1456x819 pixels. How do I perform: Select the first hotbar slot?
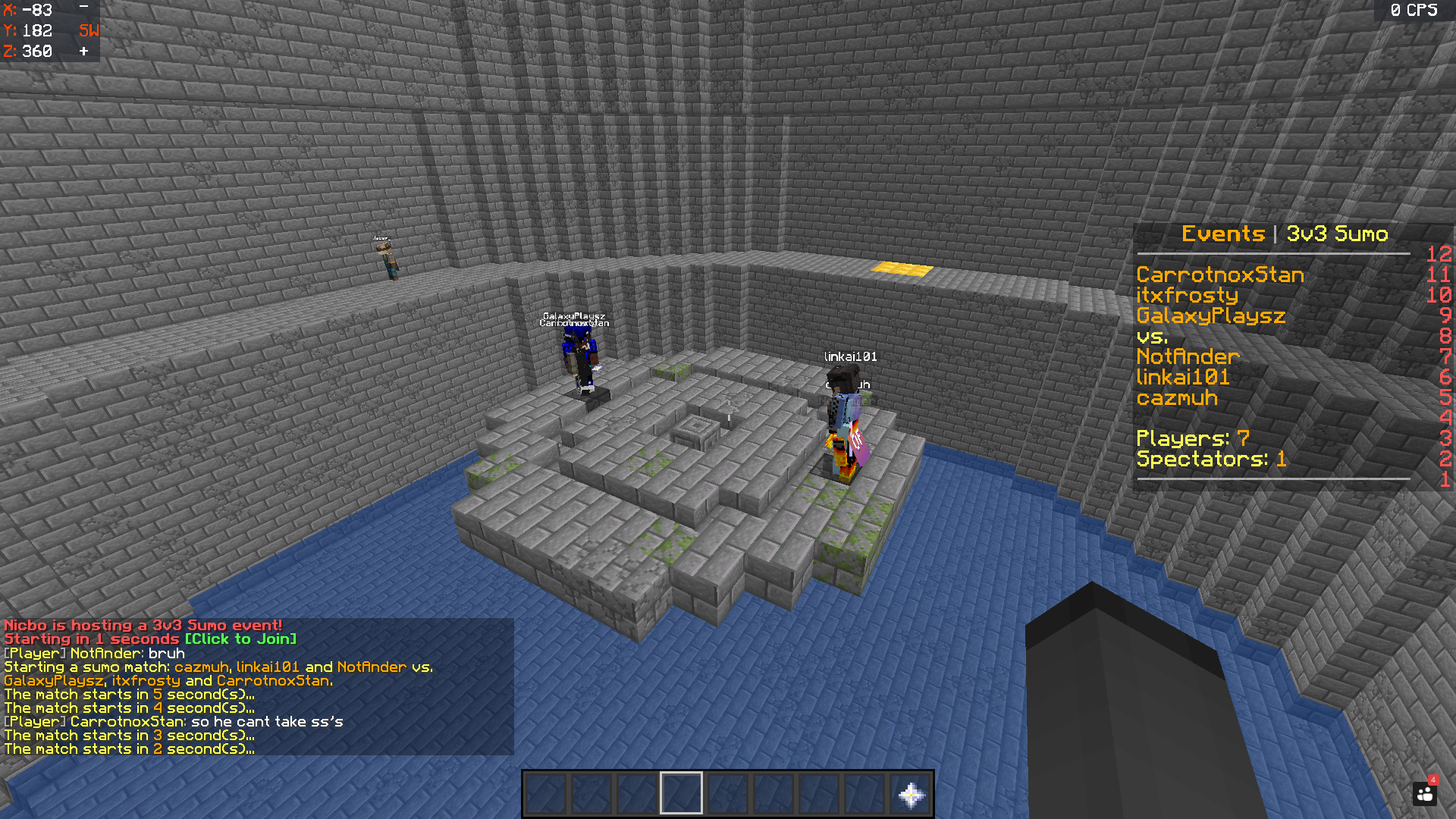548,792
